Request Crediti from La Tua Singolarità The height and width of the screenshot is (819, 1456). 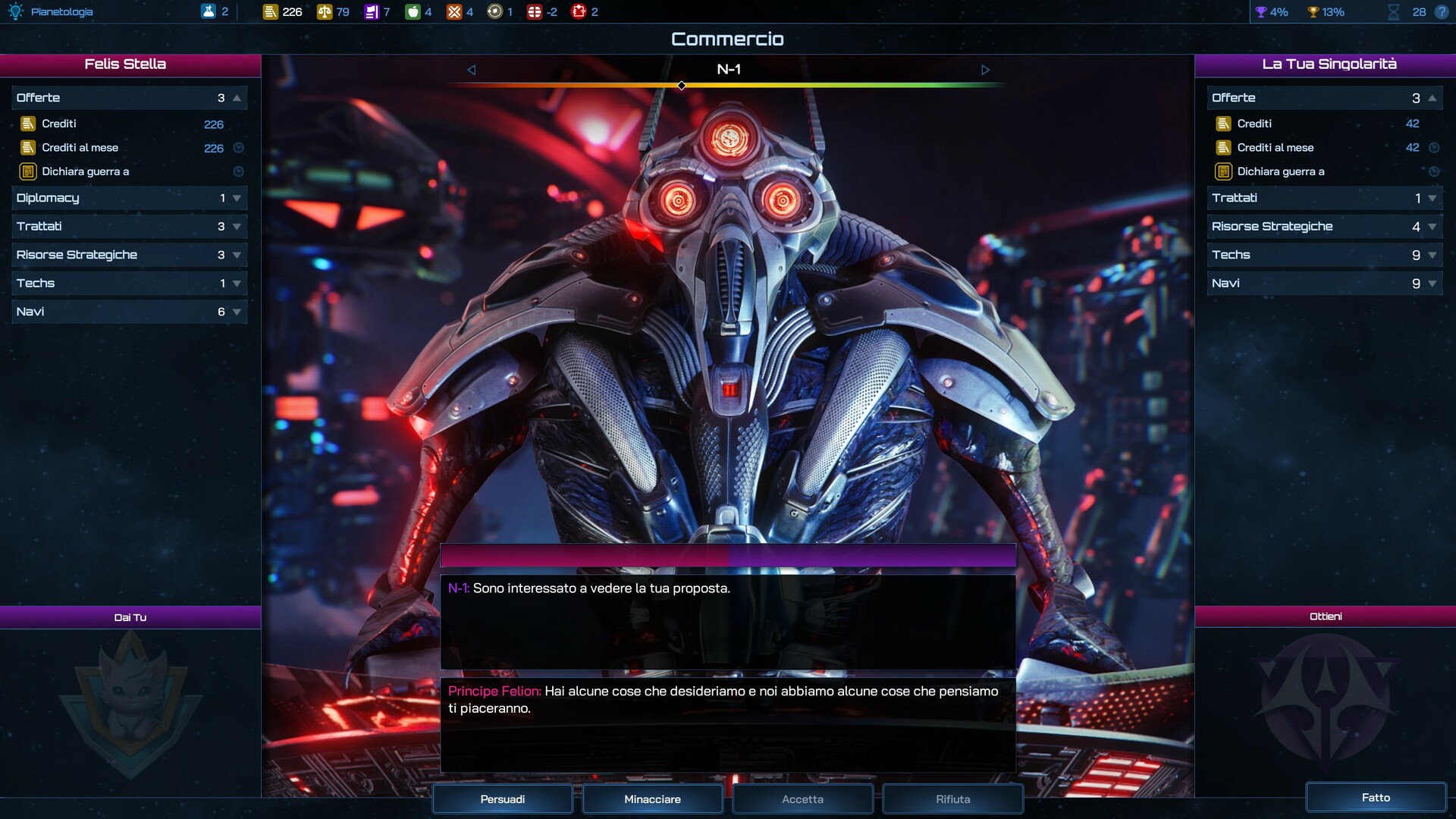1254,124
